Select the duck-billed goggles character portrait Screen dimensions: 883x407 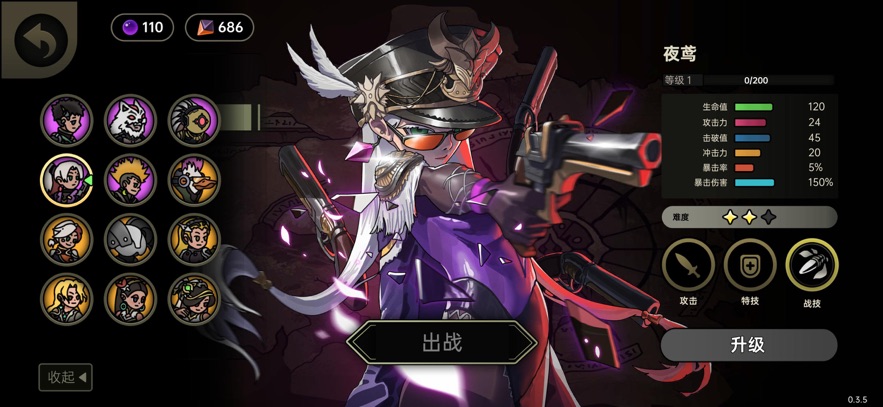pyautogui.click(x=193, y=179)
